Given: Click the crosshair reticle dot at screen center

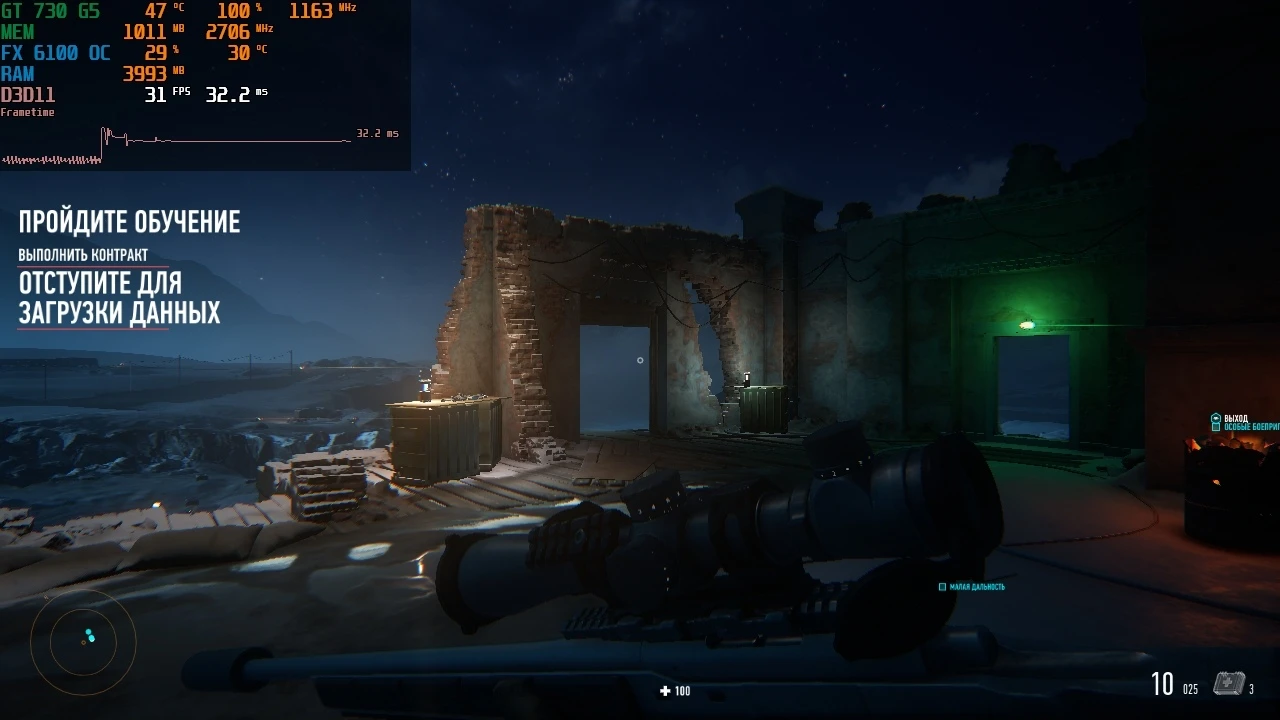Looking at the screenshot, I should [640, 360].
